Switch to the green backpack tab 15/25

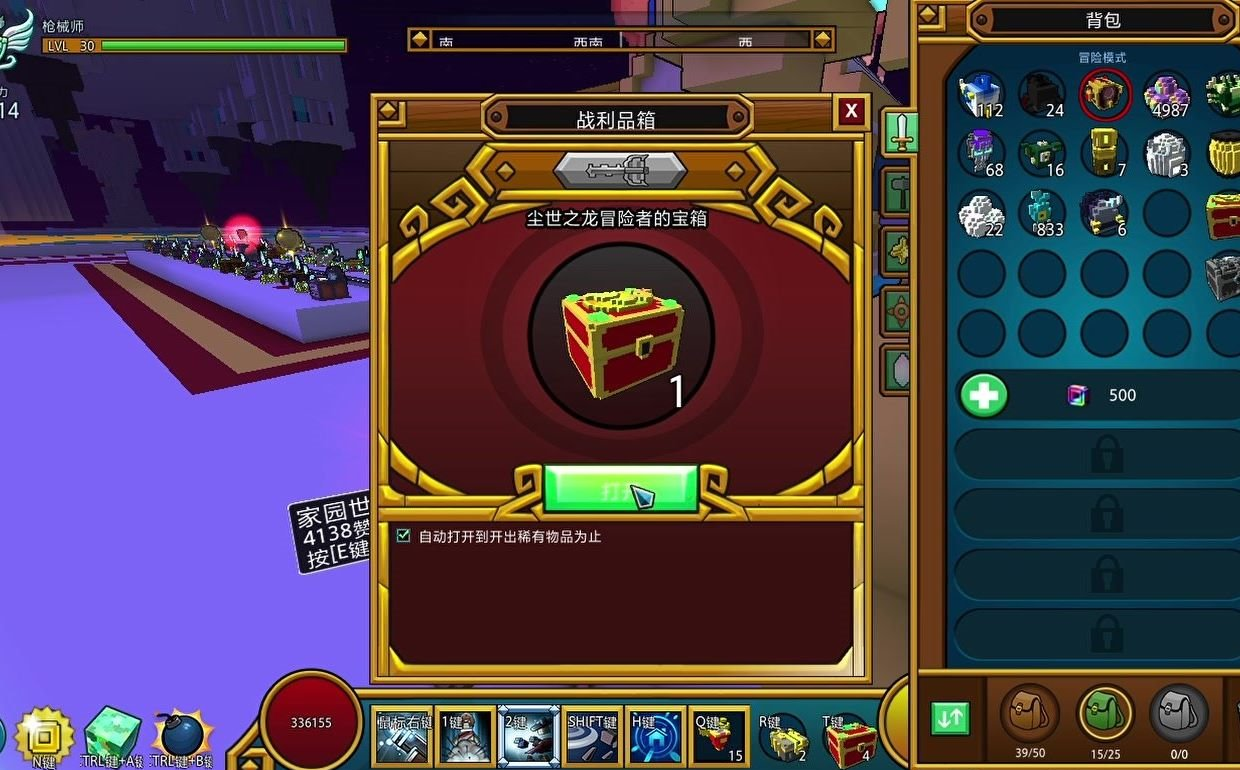point(1104,714)
